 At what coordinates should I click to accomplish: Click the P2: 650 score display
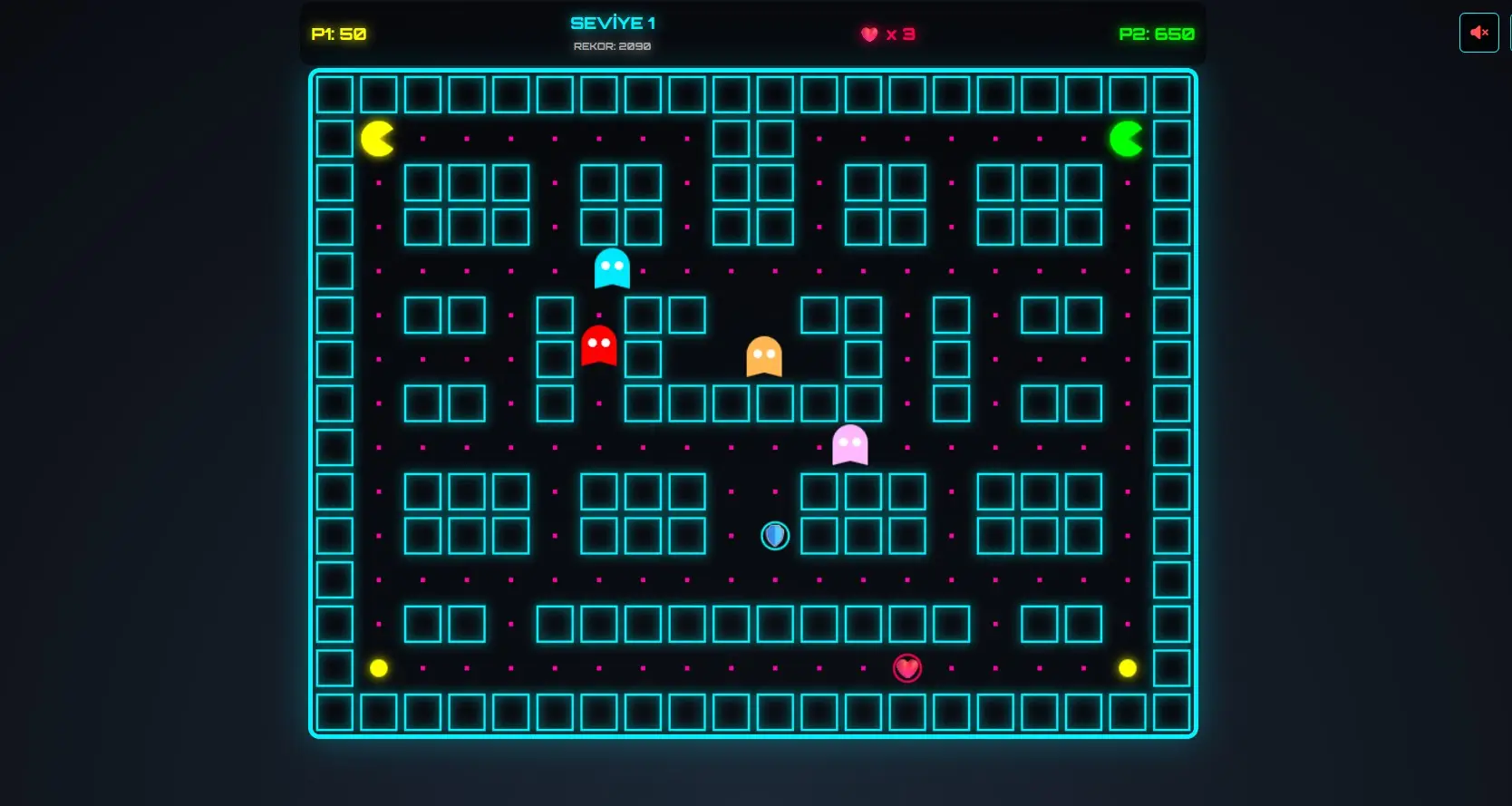pyautogui.click(x=1158, y=34)
